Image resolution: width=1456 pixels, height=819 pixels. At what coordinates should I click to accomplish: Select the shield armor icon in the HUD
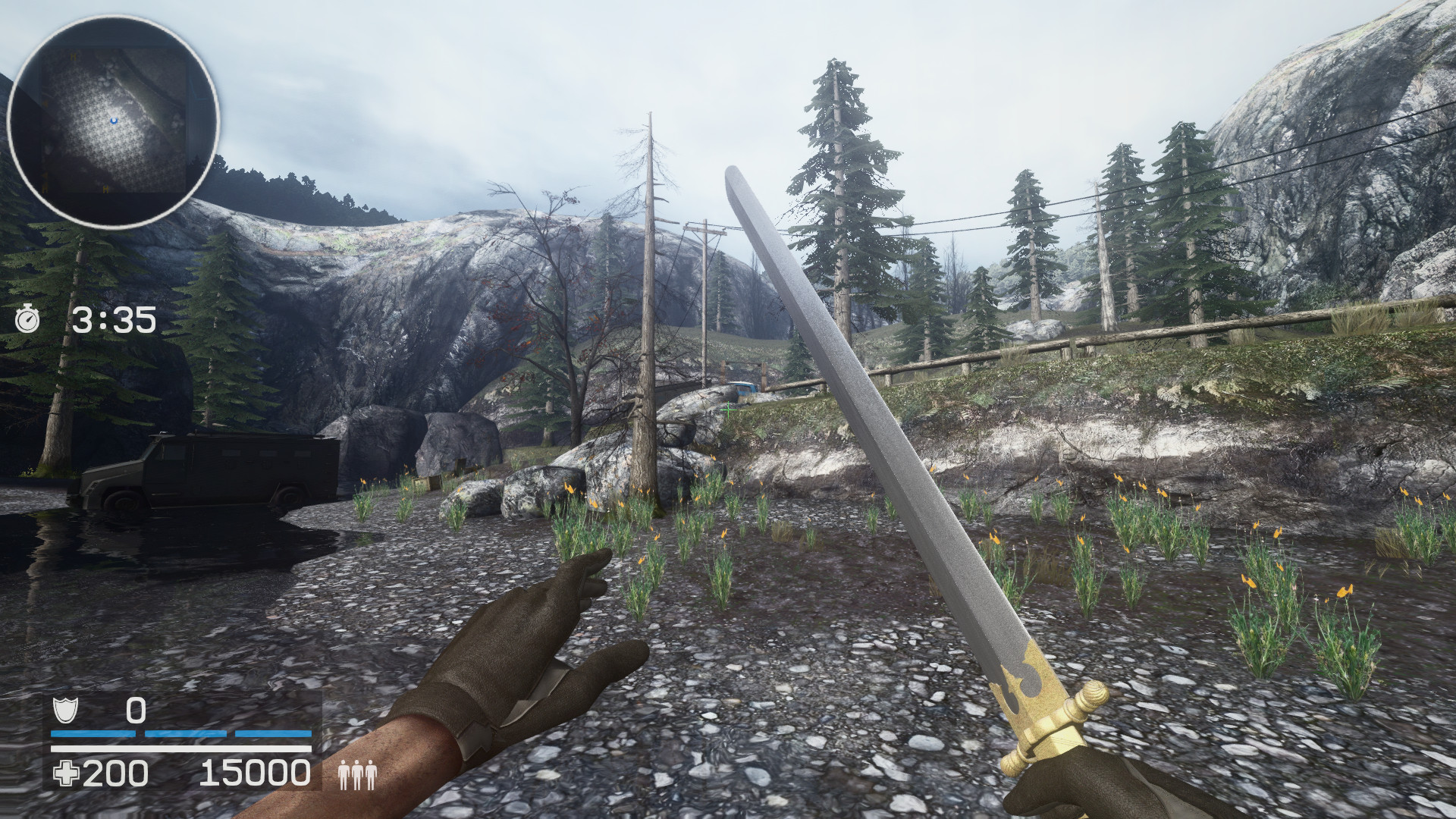pyautogui.click(x=65, y=711)
